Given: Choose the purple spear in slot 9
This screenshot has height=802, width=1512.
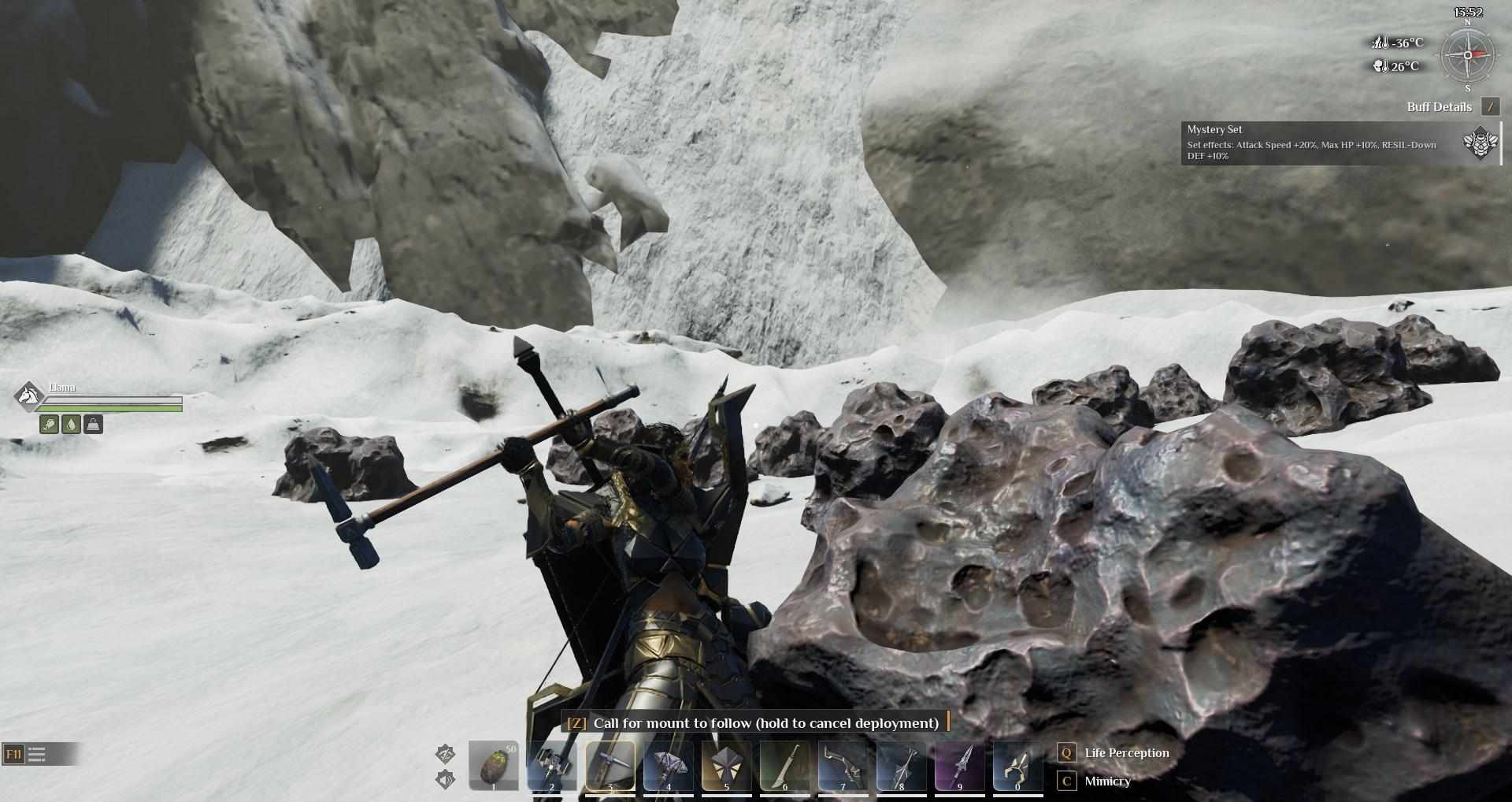Looking at the screenshot, I should pyautogui.click(x=959, y=765).
